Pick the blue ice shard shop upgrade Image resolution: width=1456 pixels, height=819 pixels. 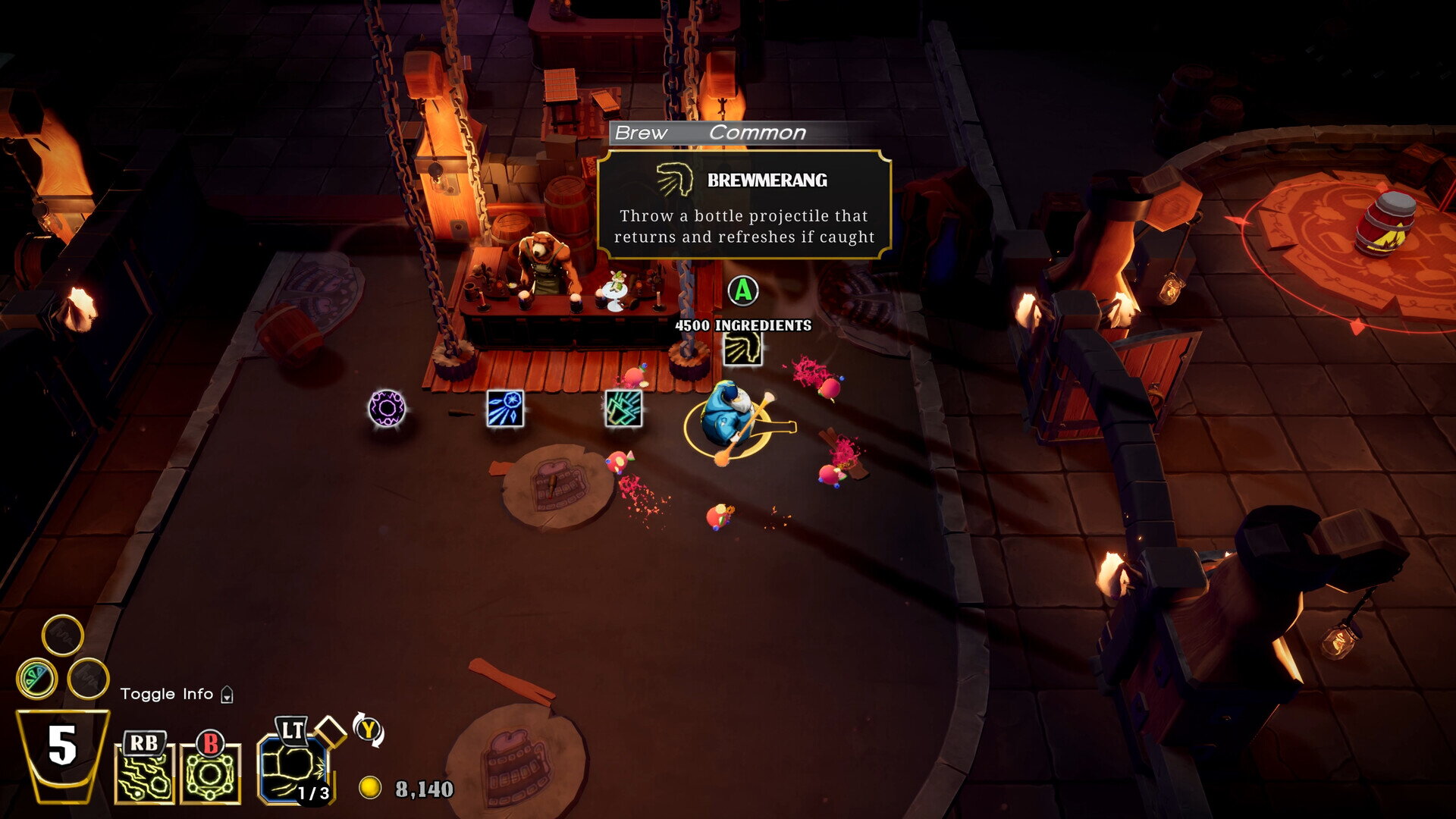(505, 409)
